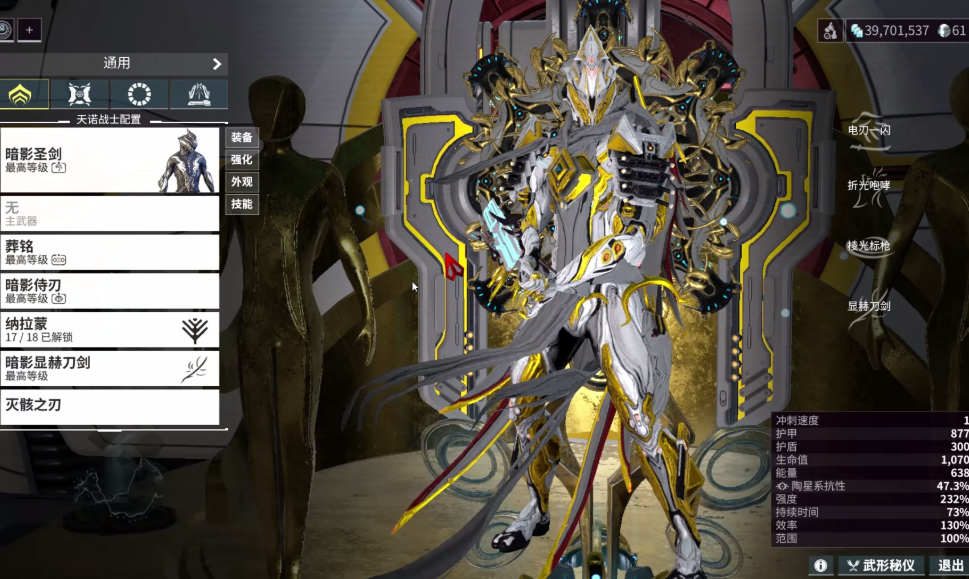Viewport: 969px width, 579px height.
Task: Add a new loadout with the plus button
Action: tap(29, 30)
